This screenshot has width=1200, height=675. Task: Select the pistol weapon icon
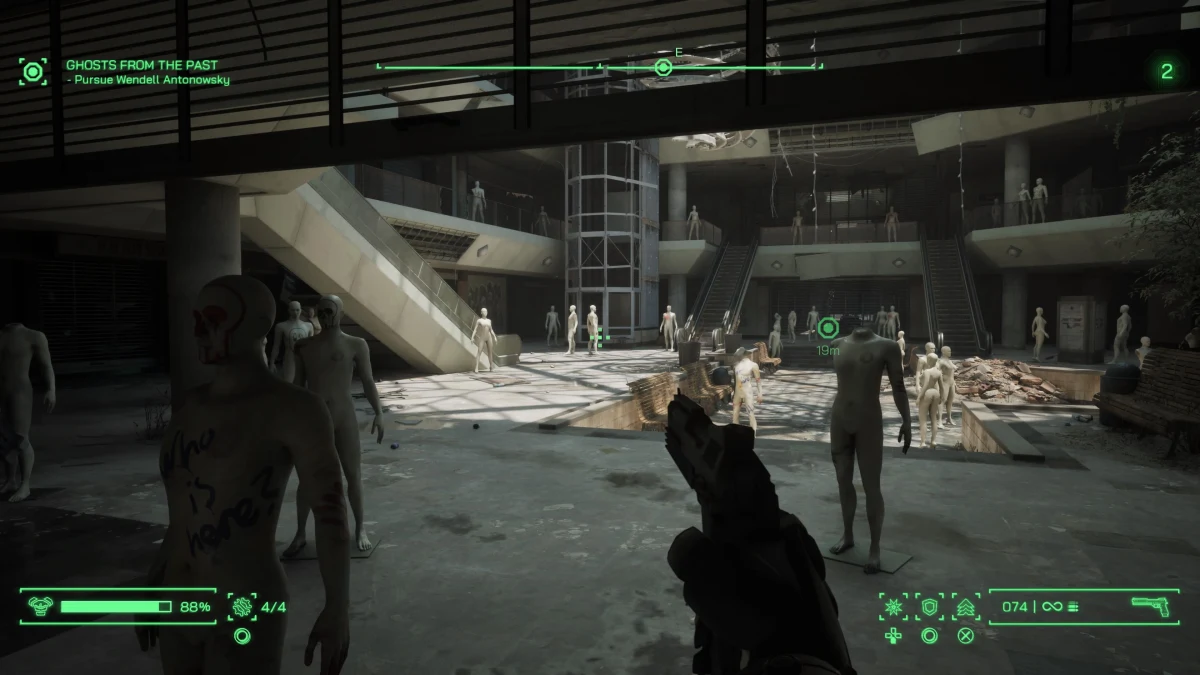point(1151,606)
